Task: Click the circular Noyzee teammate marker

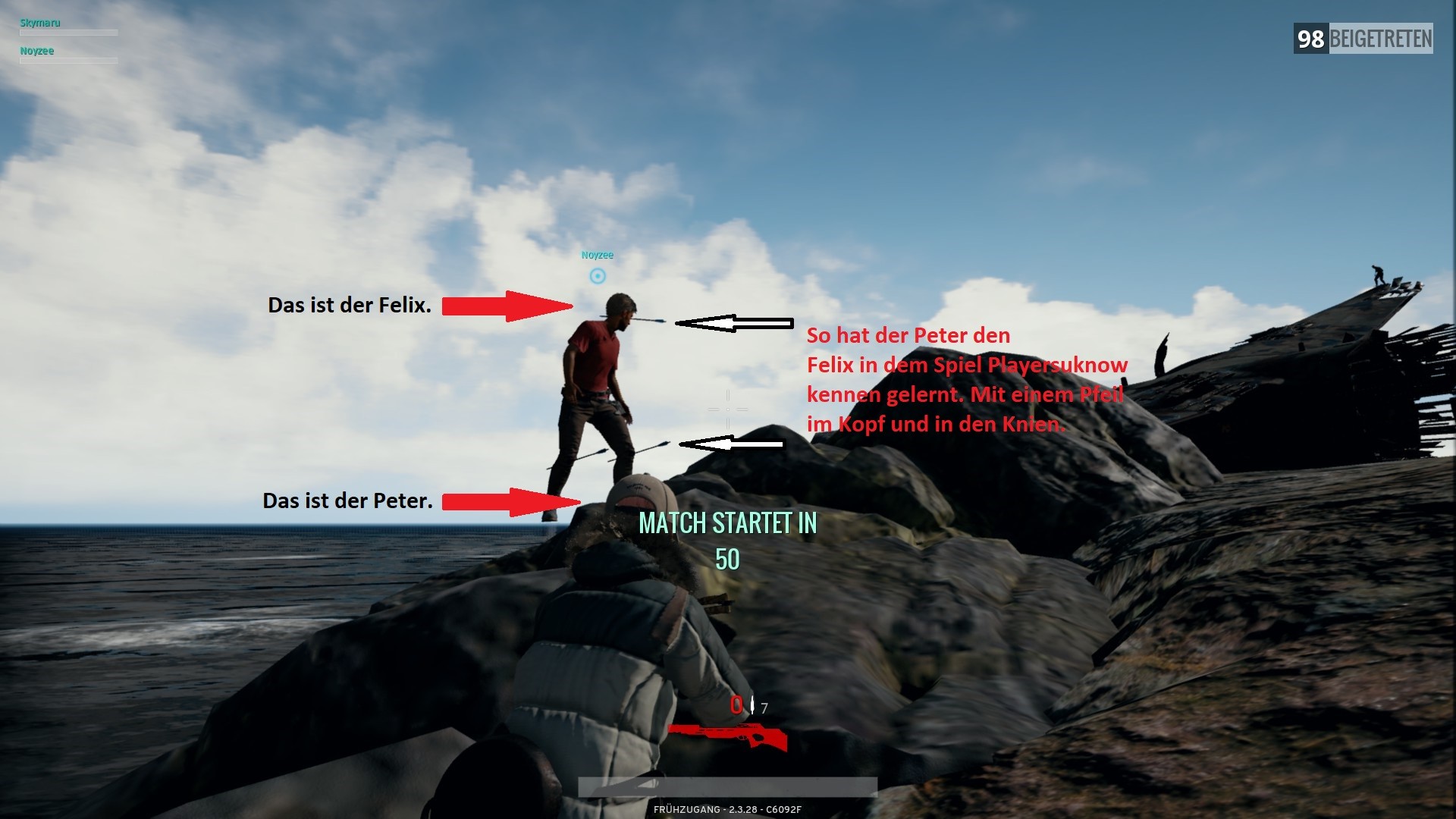Action: pyautogui.click(x=598, y=276)
